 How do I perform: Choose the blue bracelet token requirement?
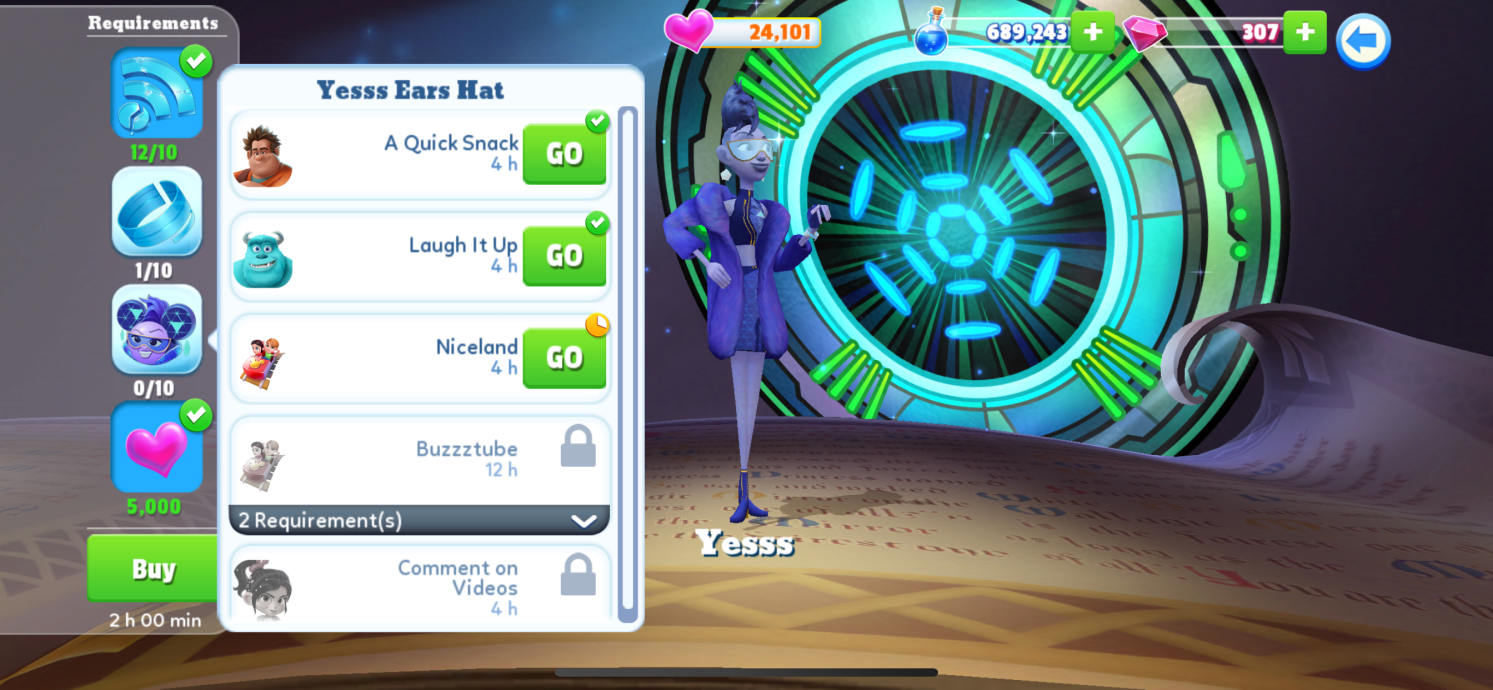coord(157,212)
